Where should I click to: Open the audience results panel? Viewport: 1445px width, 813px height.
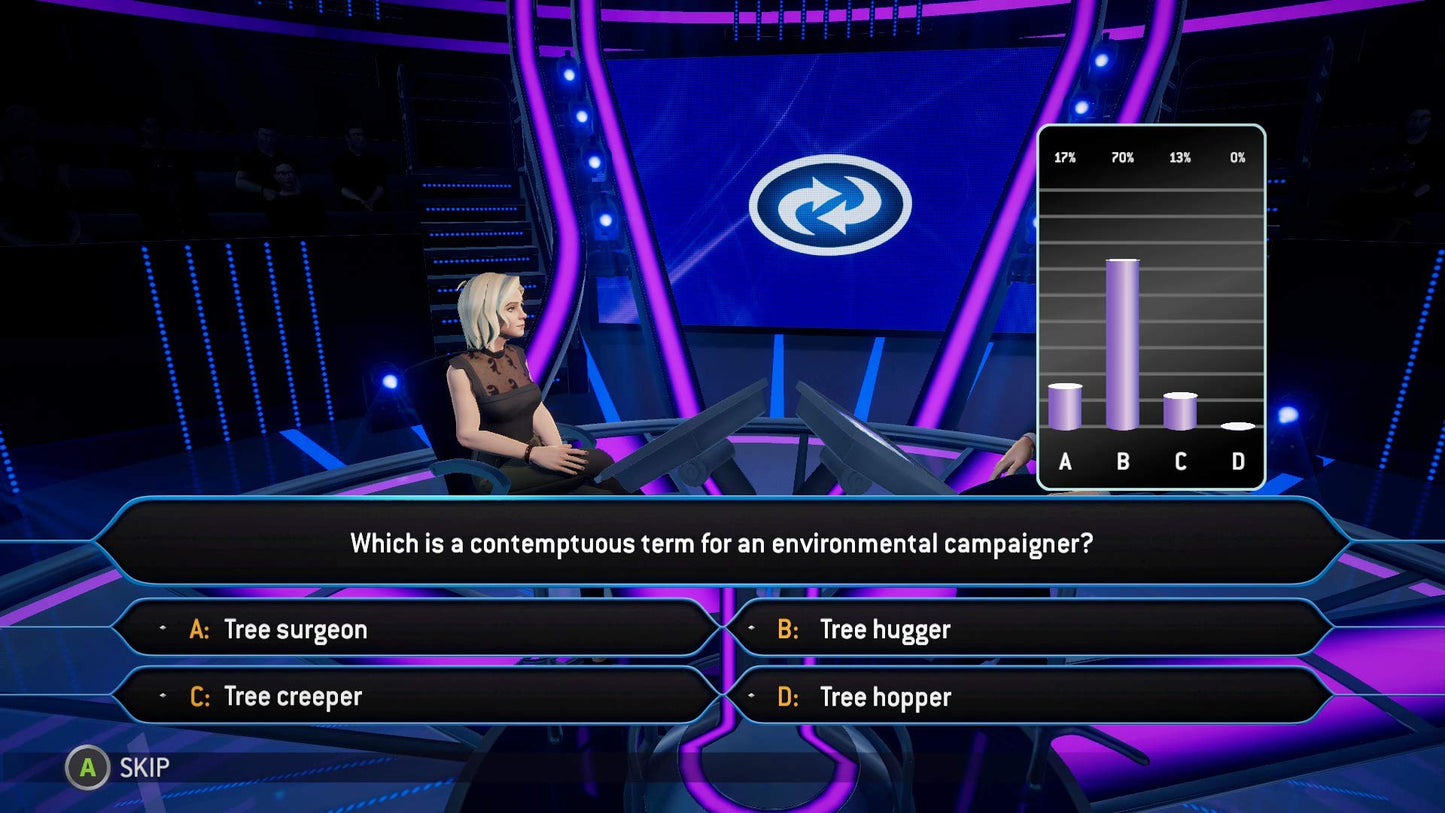click(1150, 305)
